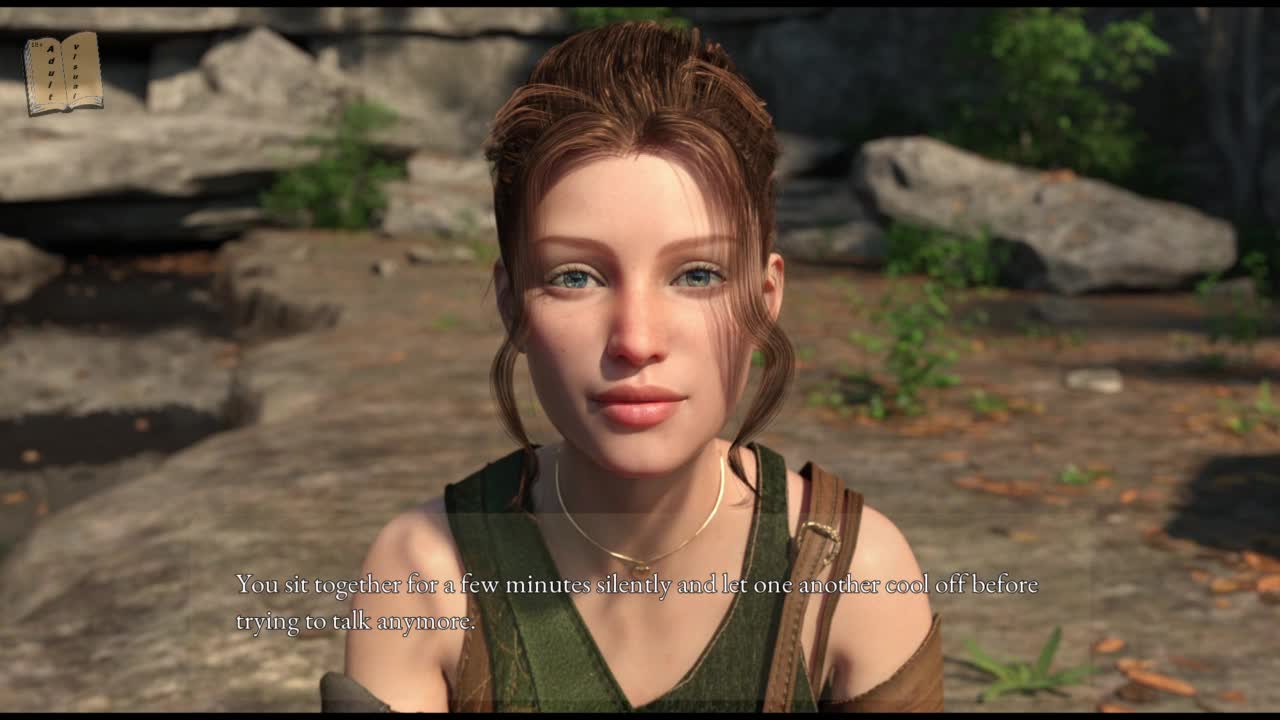Open the Adult Visual book icon
Viewport: 1280px width, 720px height.
point(63,72)
